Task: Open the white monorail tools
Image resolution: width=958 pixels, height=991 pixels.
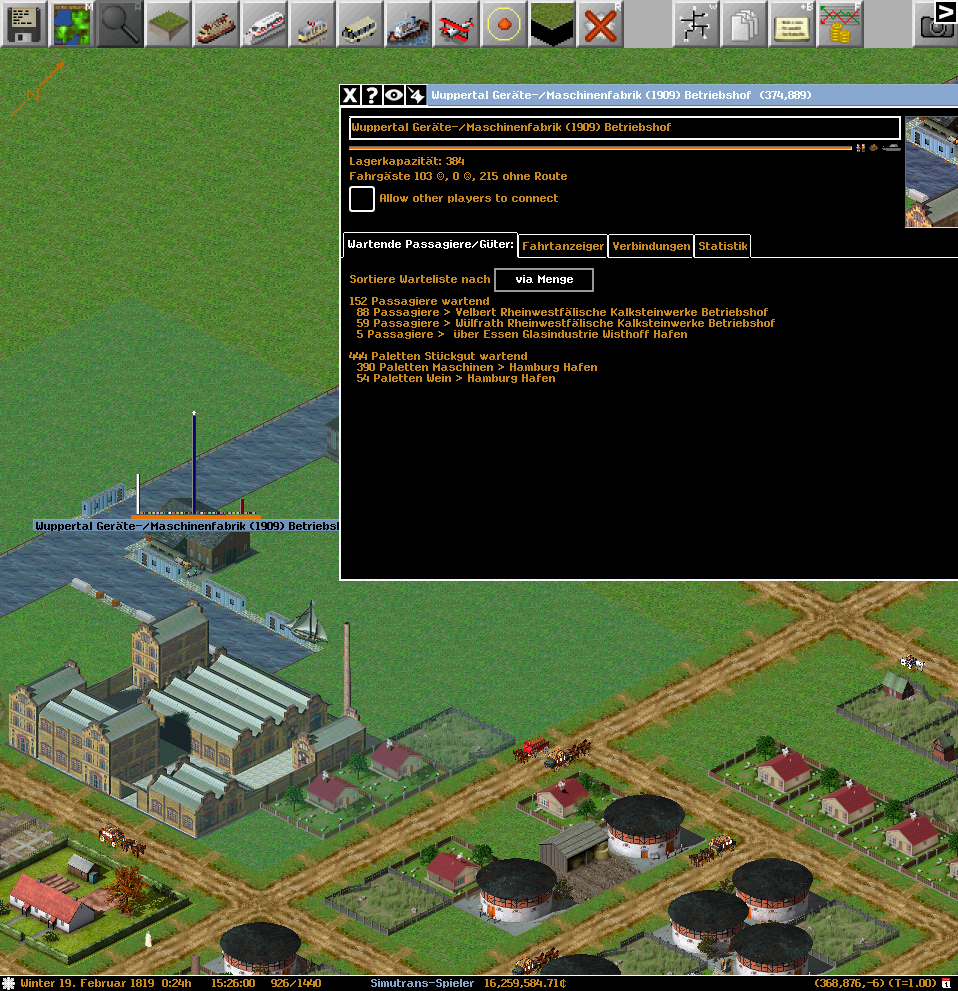Action: tap(264, 23)
